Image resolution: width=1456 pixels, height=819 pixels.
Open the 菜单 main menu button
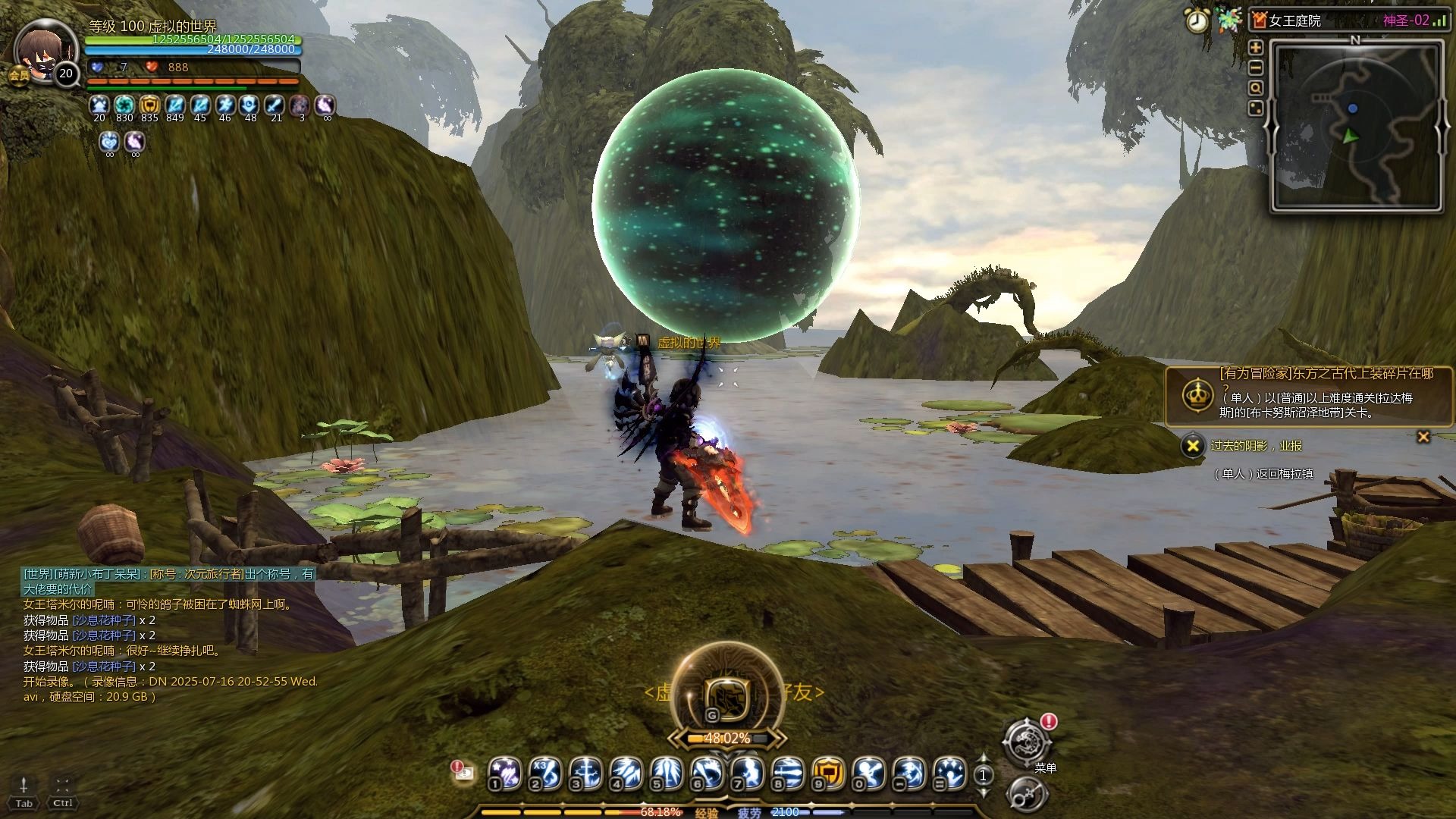[x=1027, y=742]
